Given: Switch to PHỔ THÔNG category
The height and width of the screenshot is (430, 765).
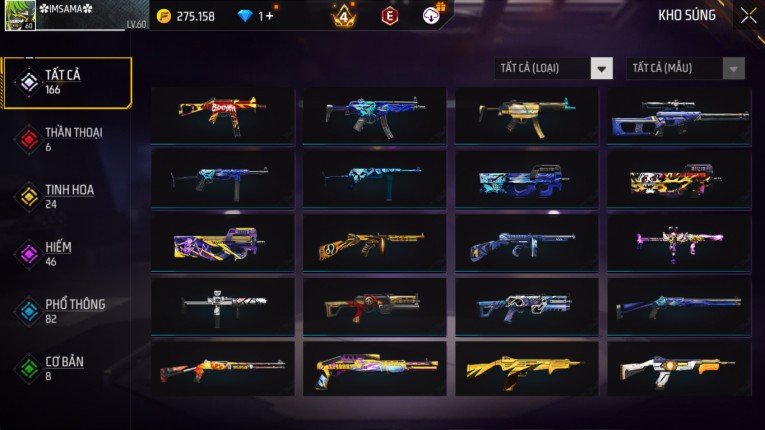Looking at the screenshot, I should (x=66, y=309).
